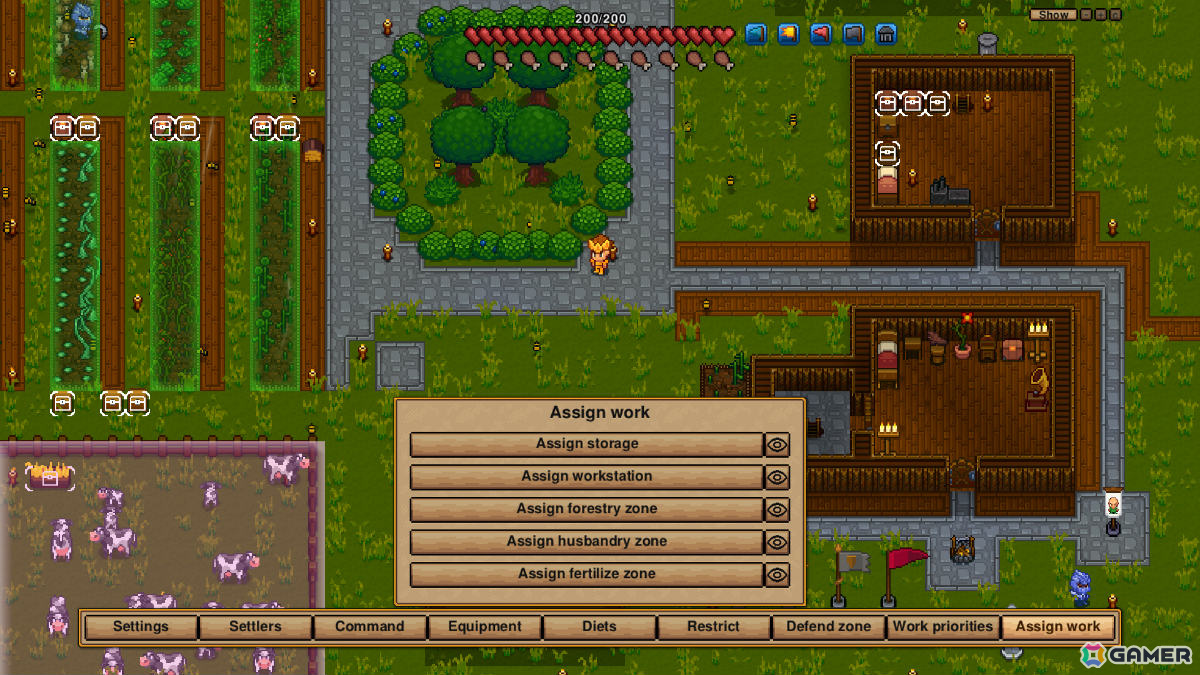Click the Assign storage button
The width and height of the screenshot is (1200, 675).
587,444
